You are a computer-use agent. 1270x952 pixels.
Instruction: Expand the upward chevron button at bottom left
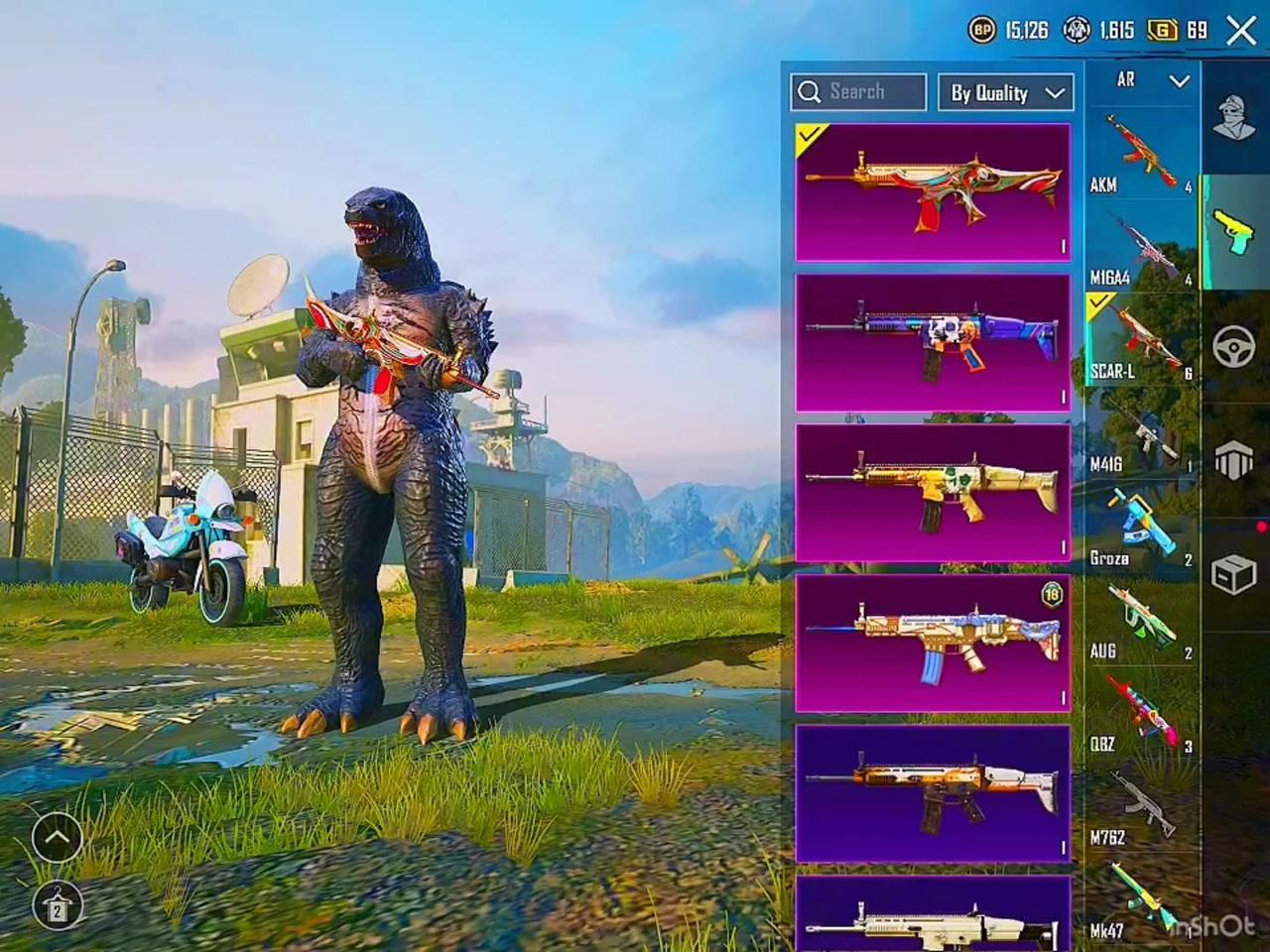[x=57, y=838]
